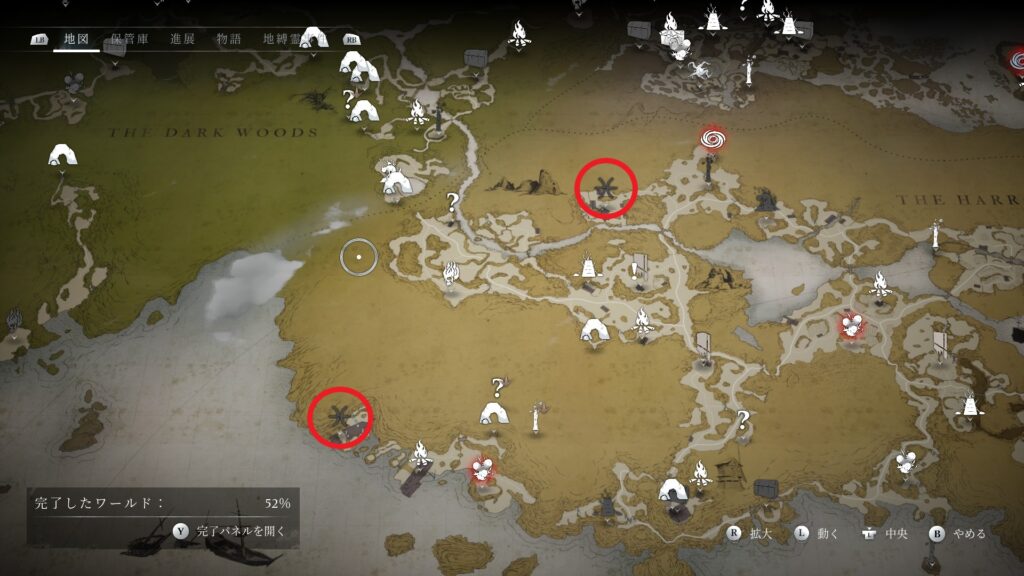The image size is (1024, 576).
Task: Select the 地縛霊 tab
Action: [282, 40]
